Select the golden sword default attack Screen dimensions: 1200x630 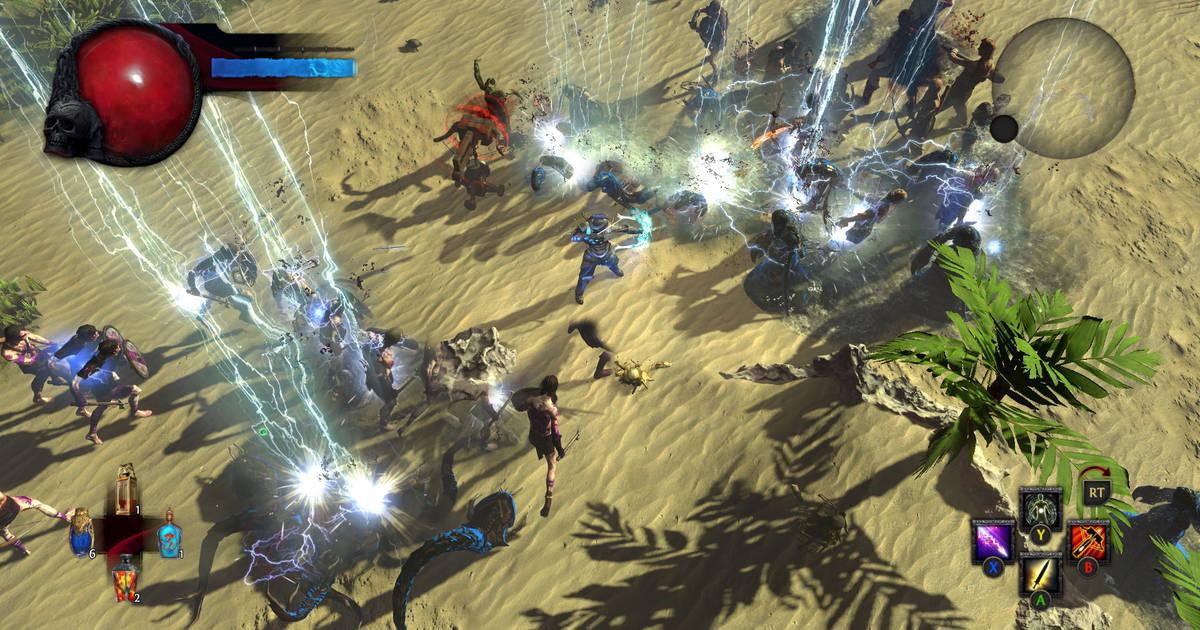(x=1040, y=575)
